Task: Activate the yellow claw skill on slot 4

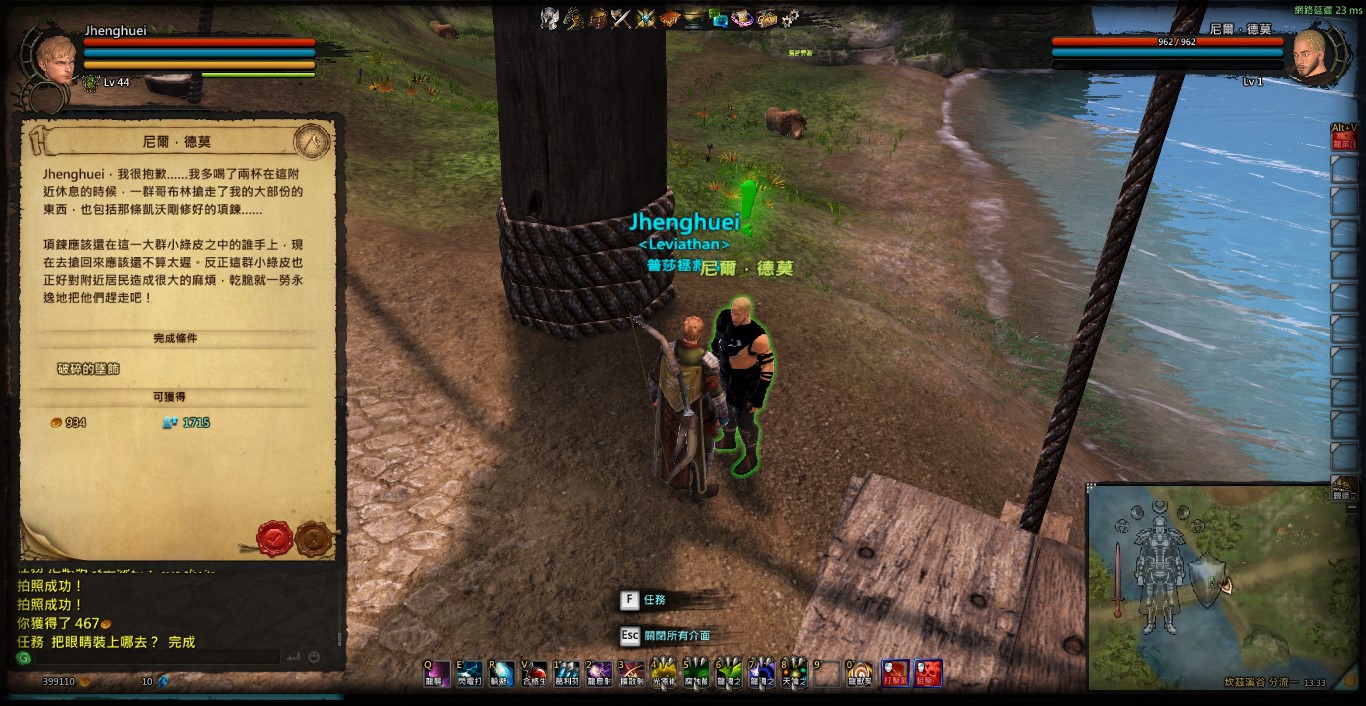Action: 663,673
